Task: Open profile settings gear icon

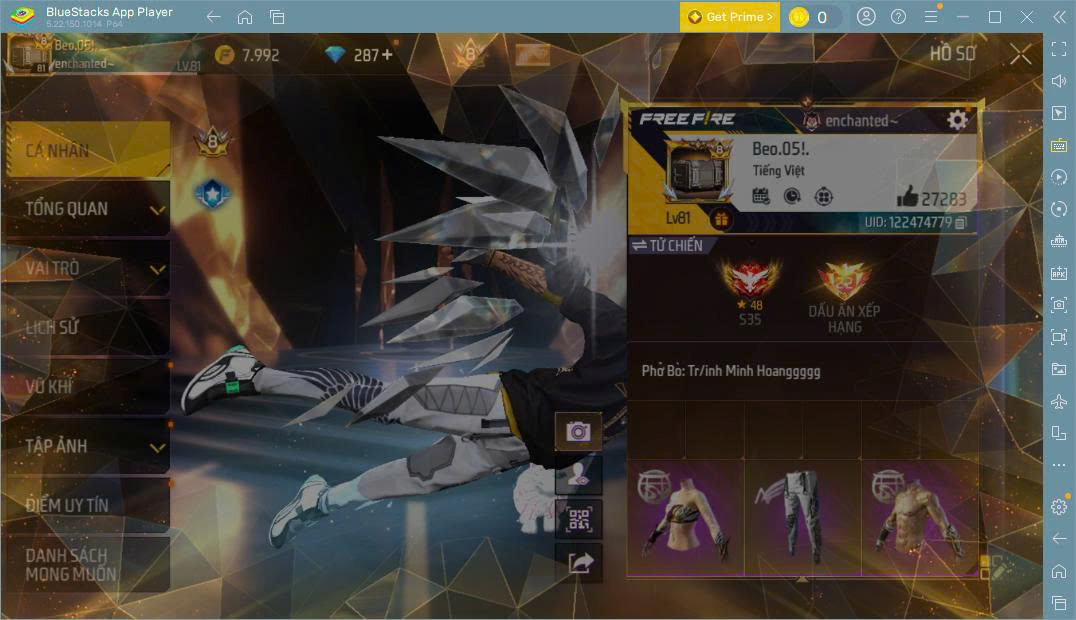Action: pos(957,120)
